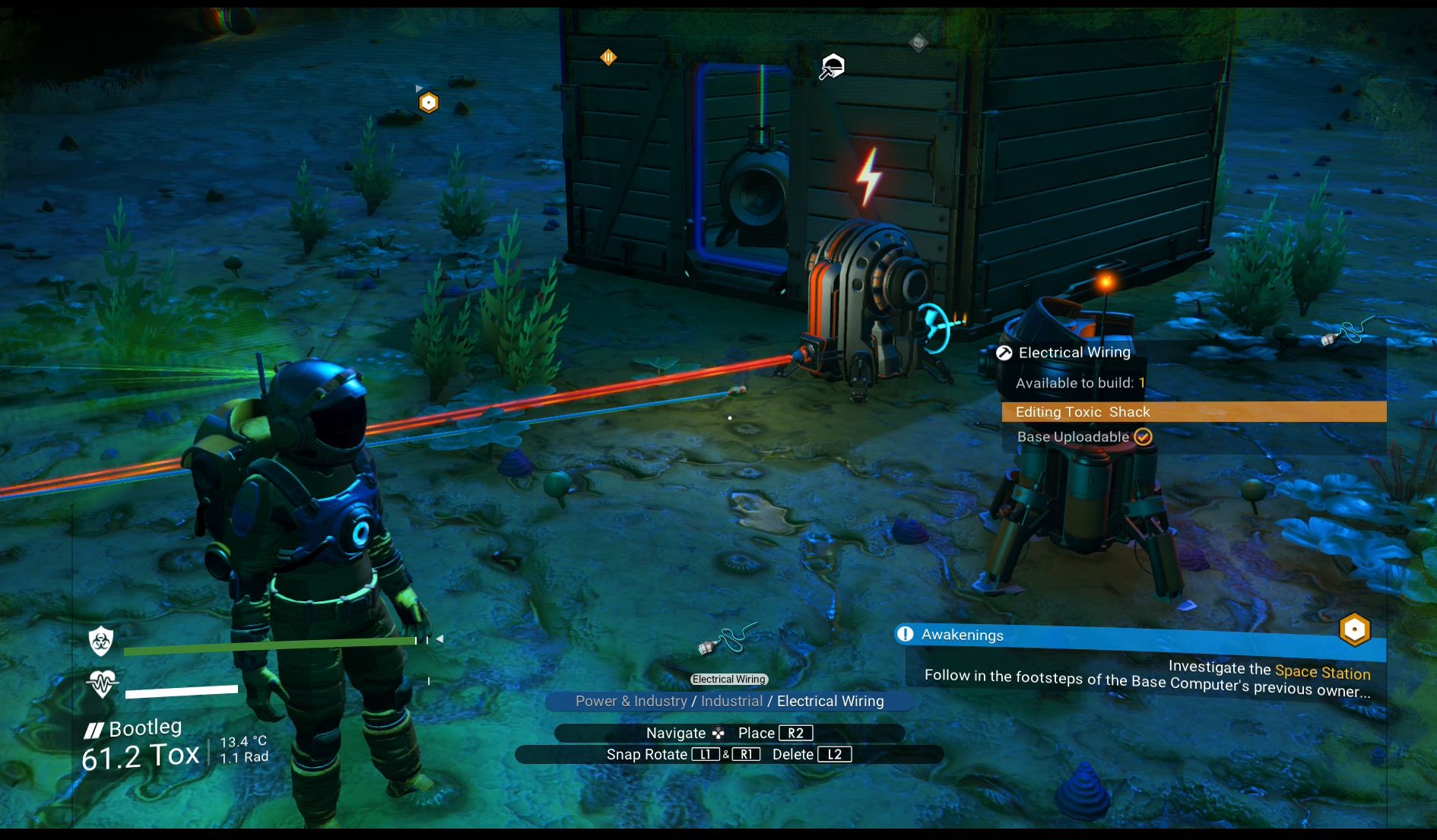The image size is (1437, 840).
Task: Toggle the Base Uploadable checkmark
Action: point(1143,436)
